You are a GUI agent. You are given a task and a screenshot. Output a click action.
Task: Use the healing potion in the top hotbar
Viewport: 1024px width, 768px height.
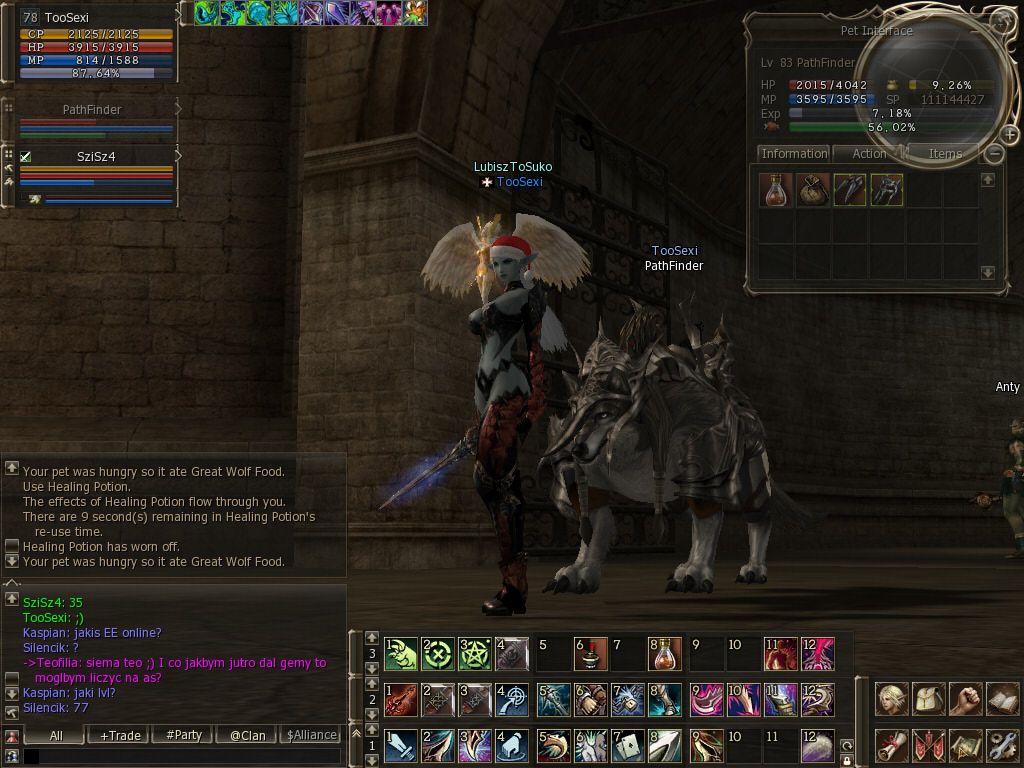664,653
